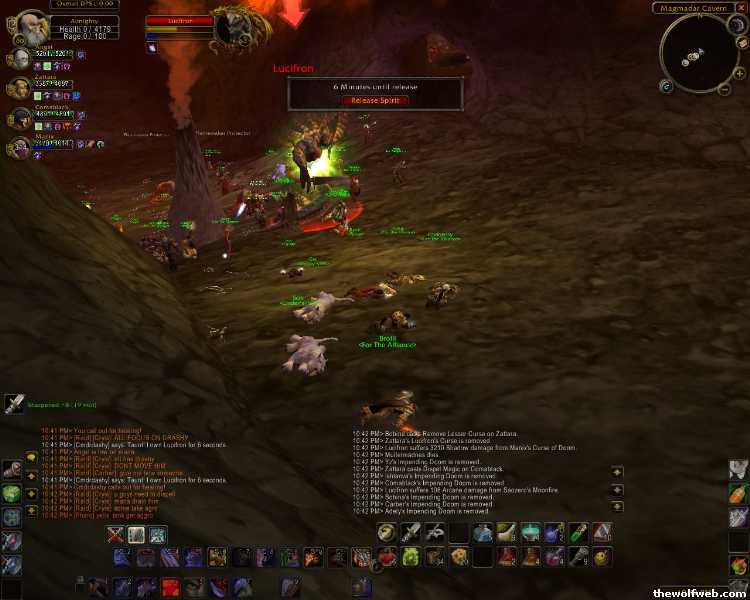This screenshot has height=600, width=750.
Task: Use the carrot item on right bar
Action: 738,494
